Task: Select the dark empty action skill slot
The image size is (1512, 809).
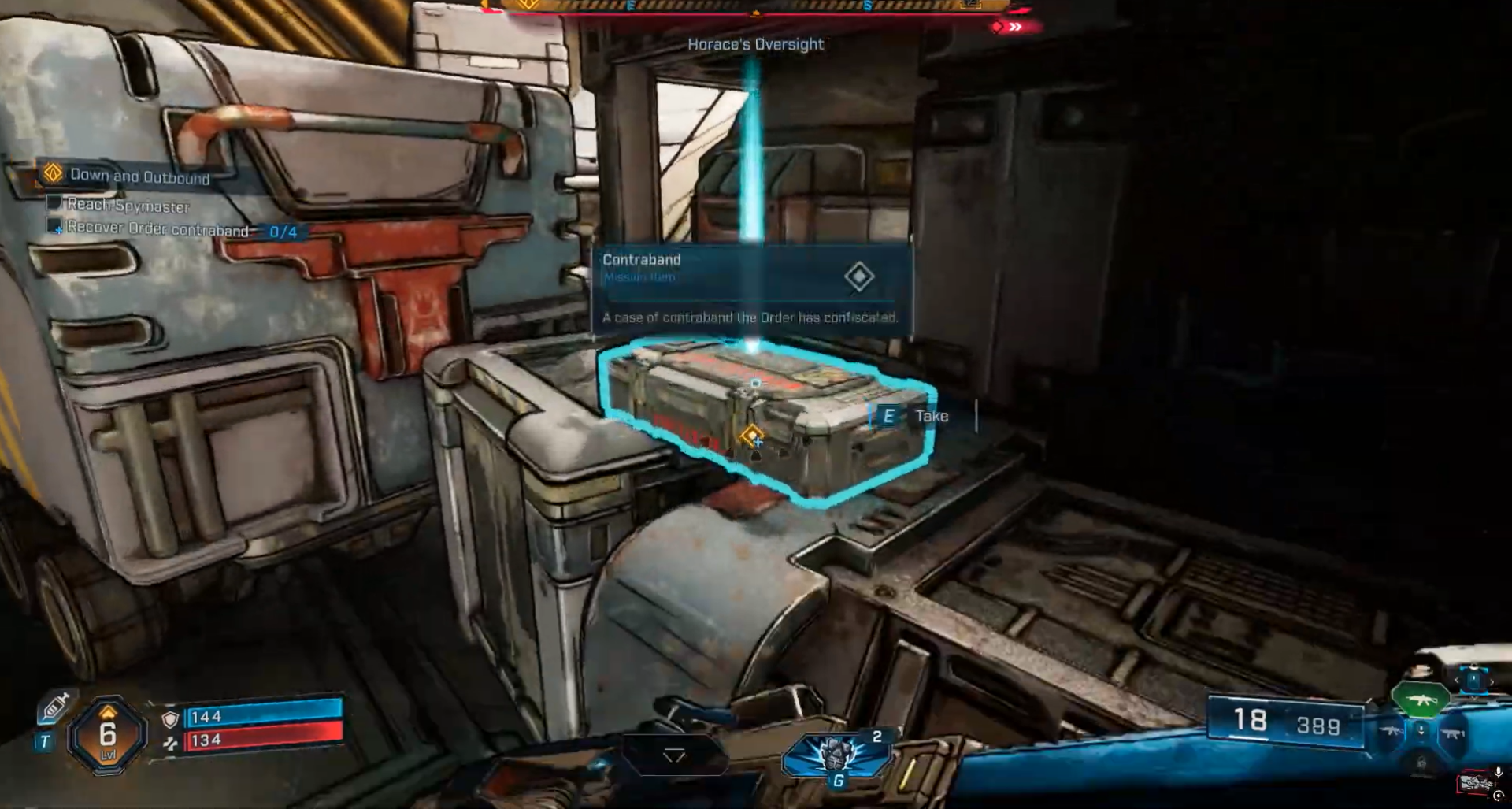Action: pyautogui.click(x=674, y=756)
